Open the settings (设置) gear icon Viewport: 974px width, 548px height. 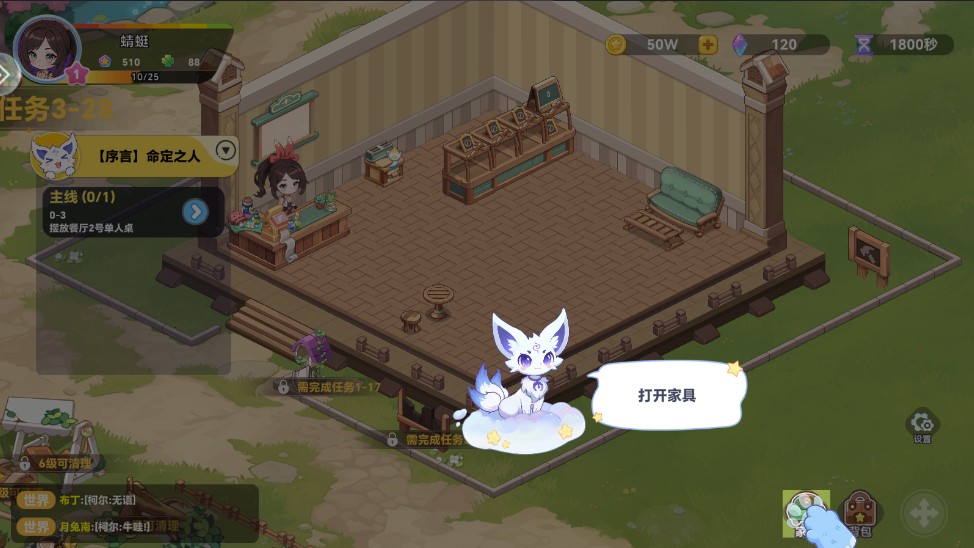point(922,425)
